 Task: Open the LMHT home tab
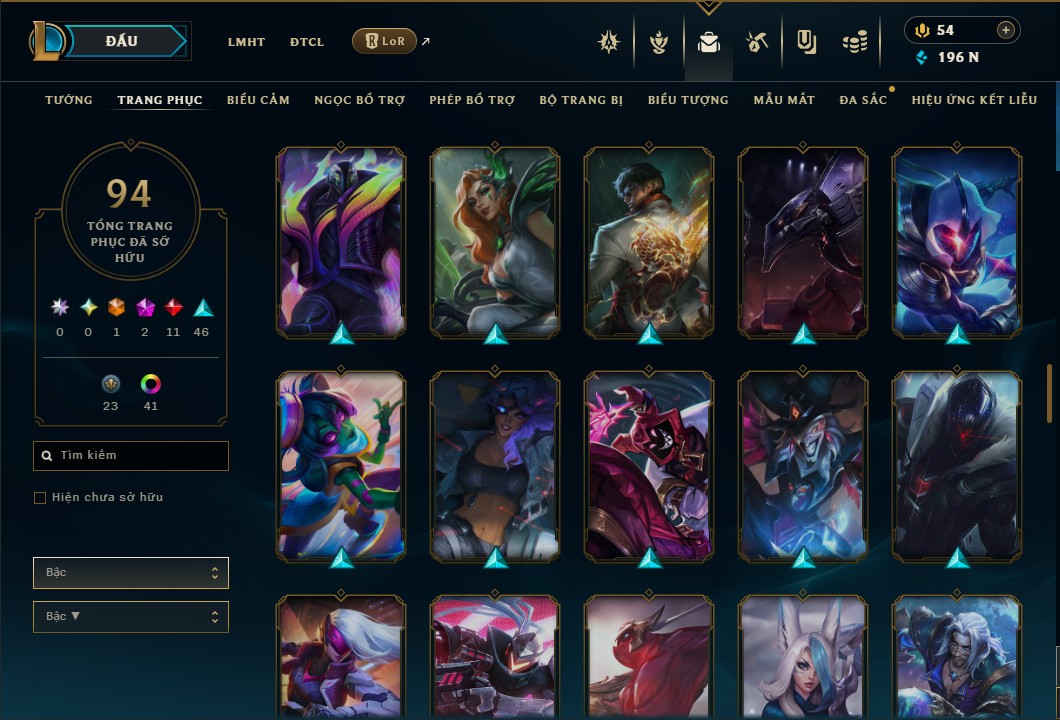point(246,42)
